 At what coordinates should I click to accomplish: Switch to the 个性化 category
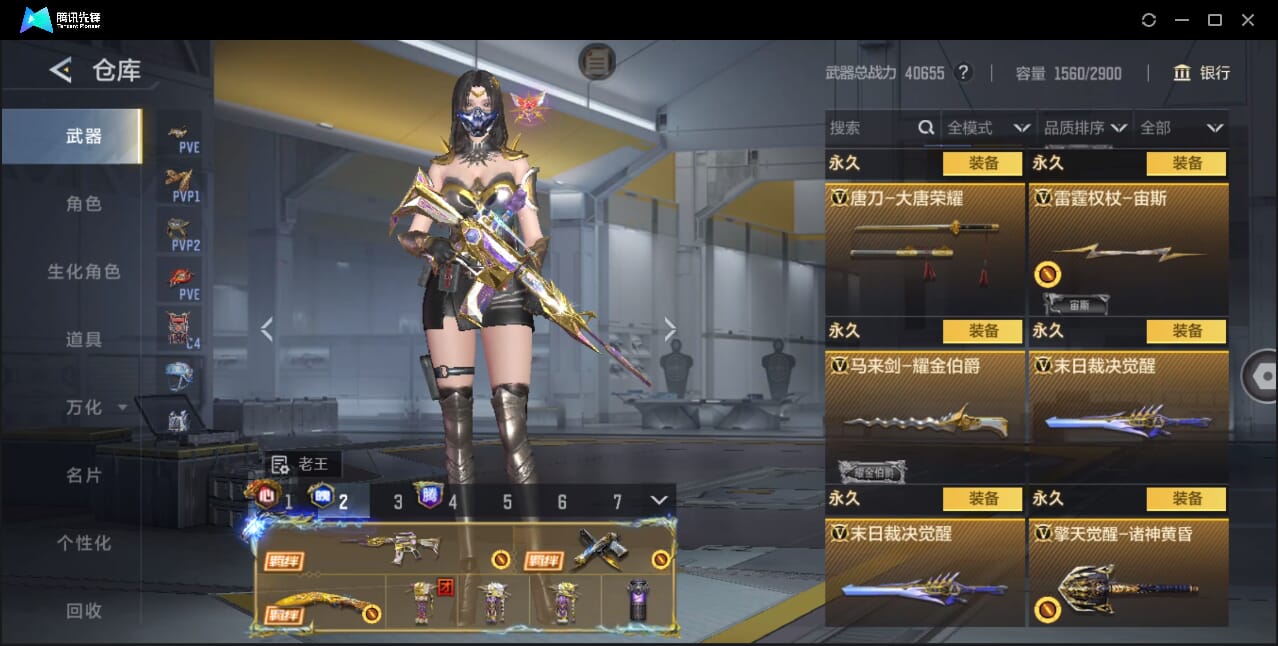coord(84,543)
